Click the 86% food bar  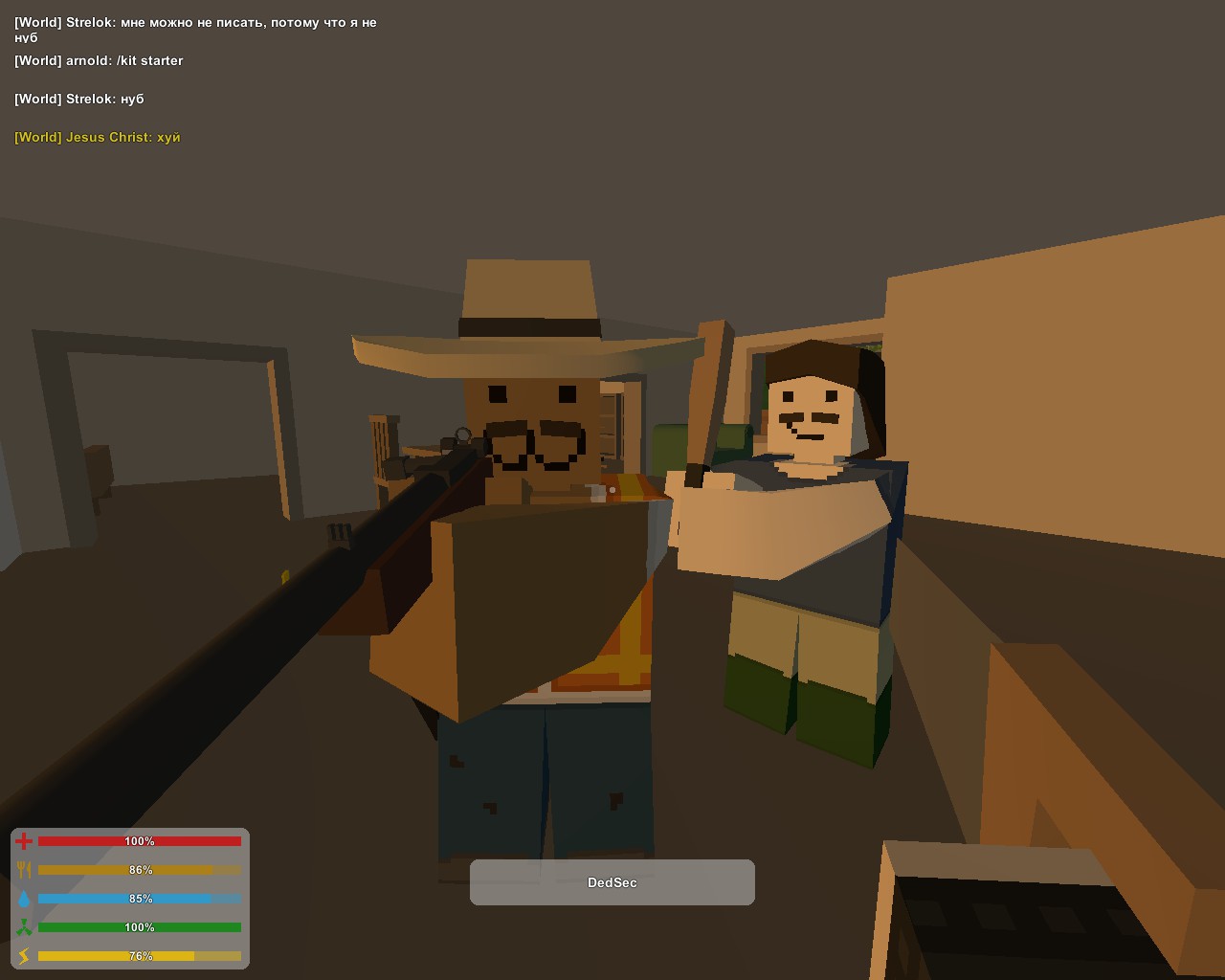(x=139, y=870)
